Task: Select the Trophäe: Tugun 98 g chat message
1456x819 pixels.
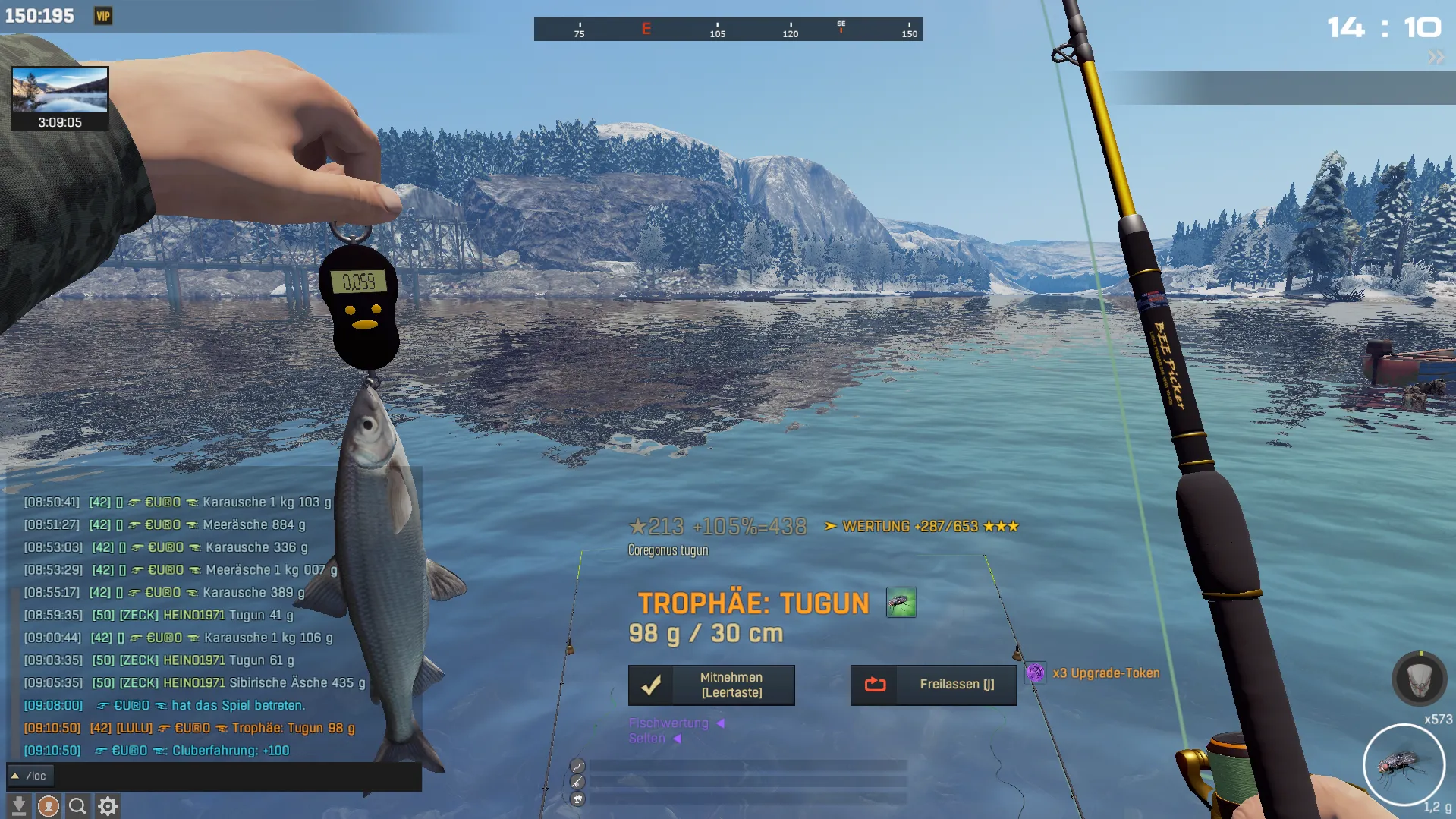Action: 293,728
